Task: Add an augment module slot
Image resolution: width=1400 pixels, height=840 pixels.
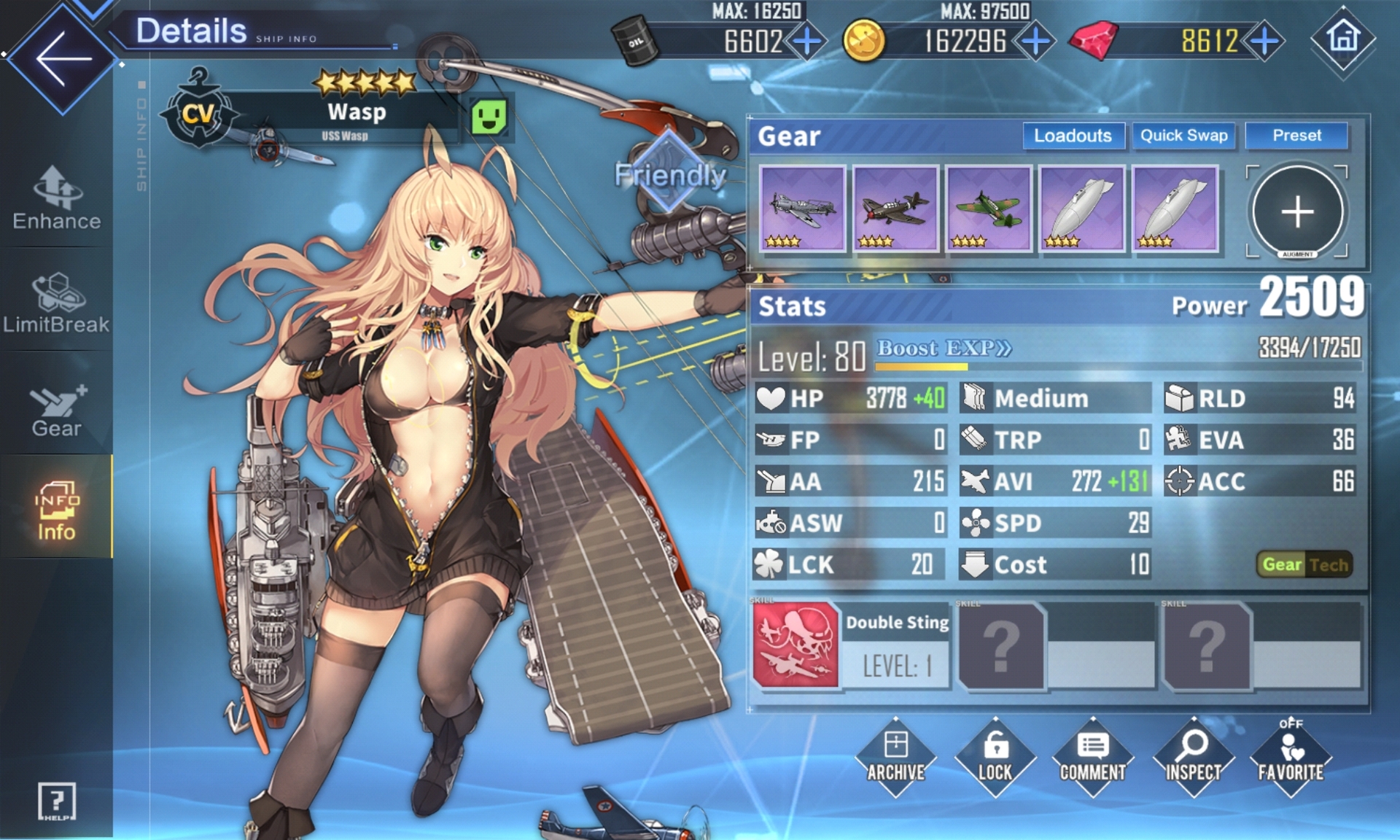Action: point(1297,211)
